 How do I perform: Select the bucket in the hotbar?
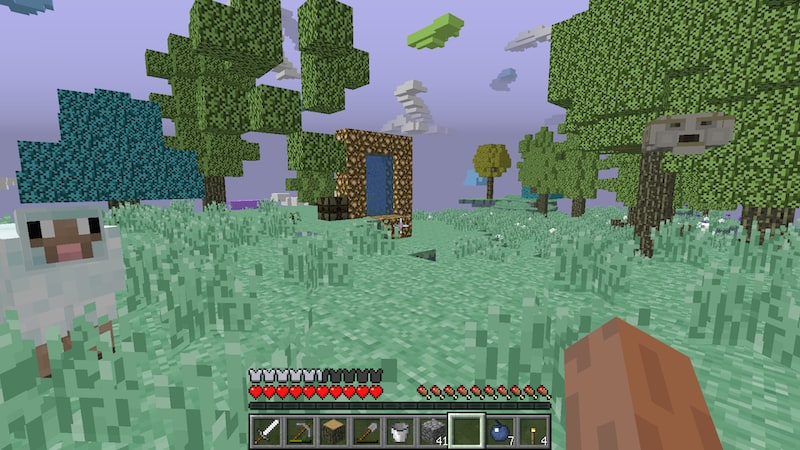pyautogui.click(x=400, y=431)
